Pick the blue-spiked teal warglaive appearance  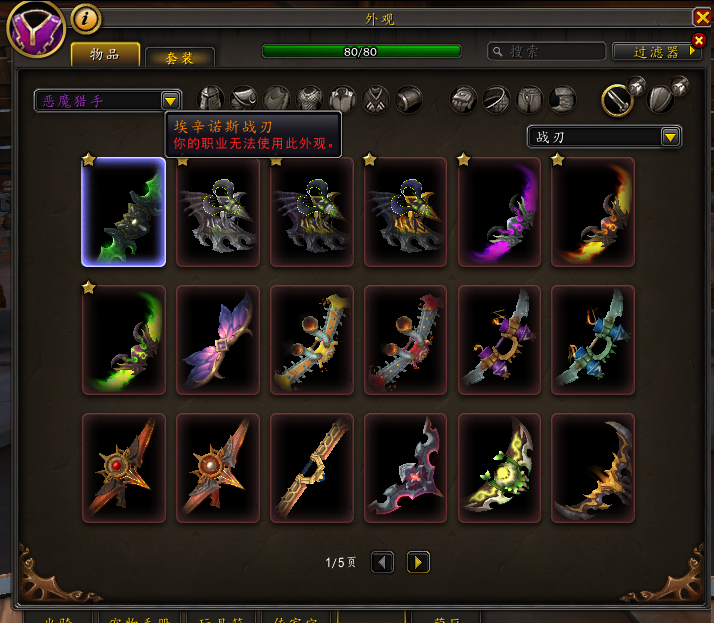pos(593,339)
